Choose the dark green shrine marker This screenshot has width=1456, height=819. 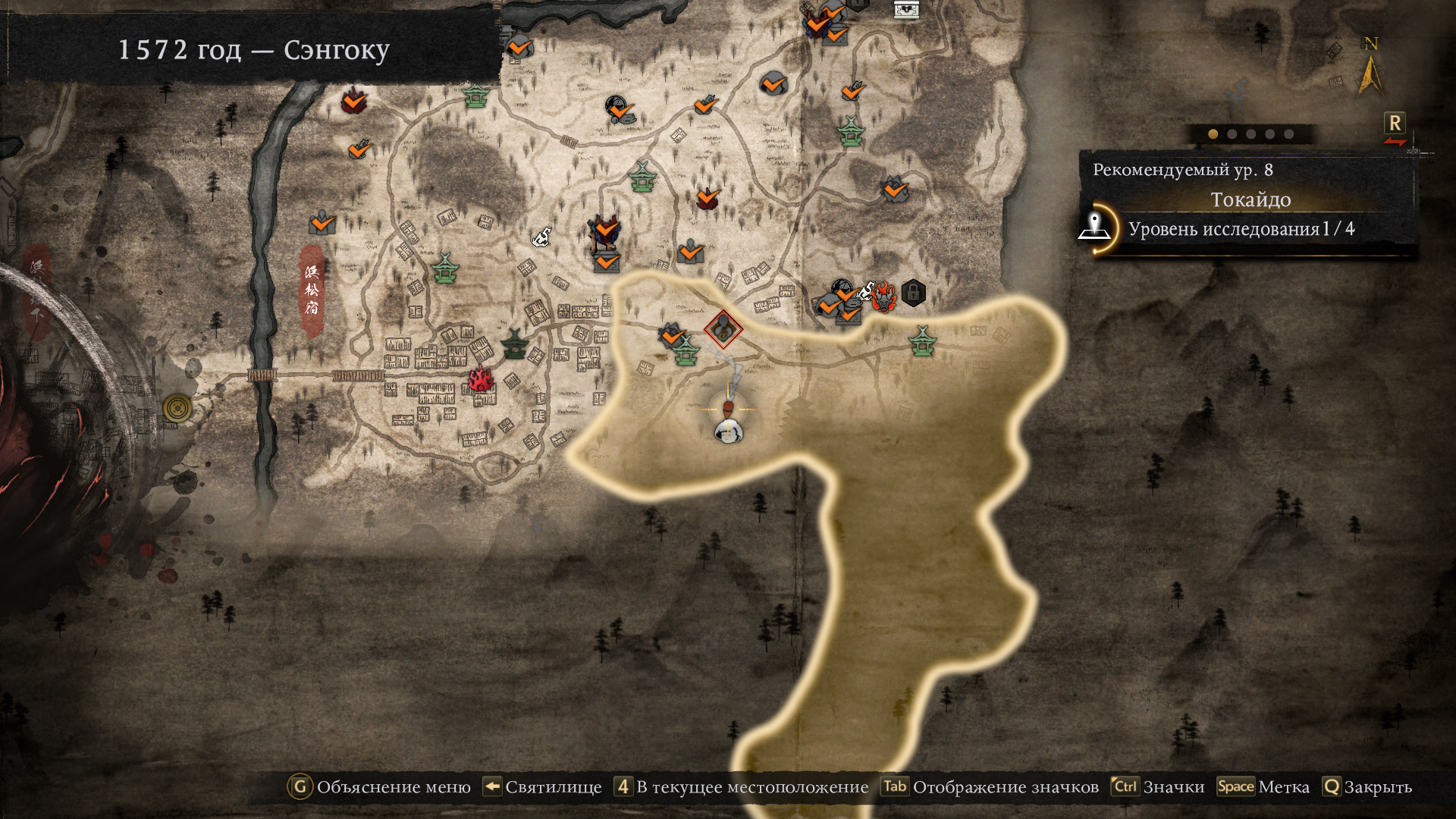(515, 344)
